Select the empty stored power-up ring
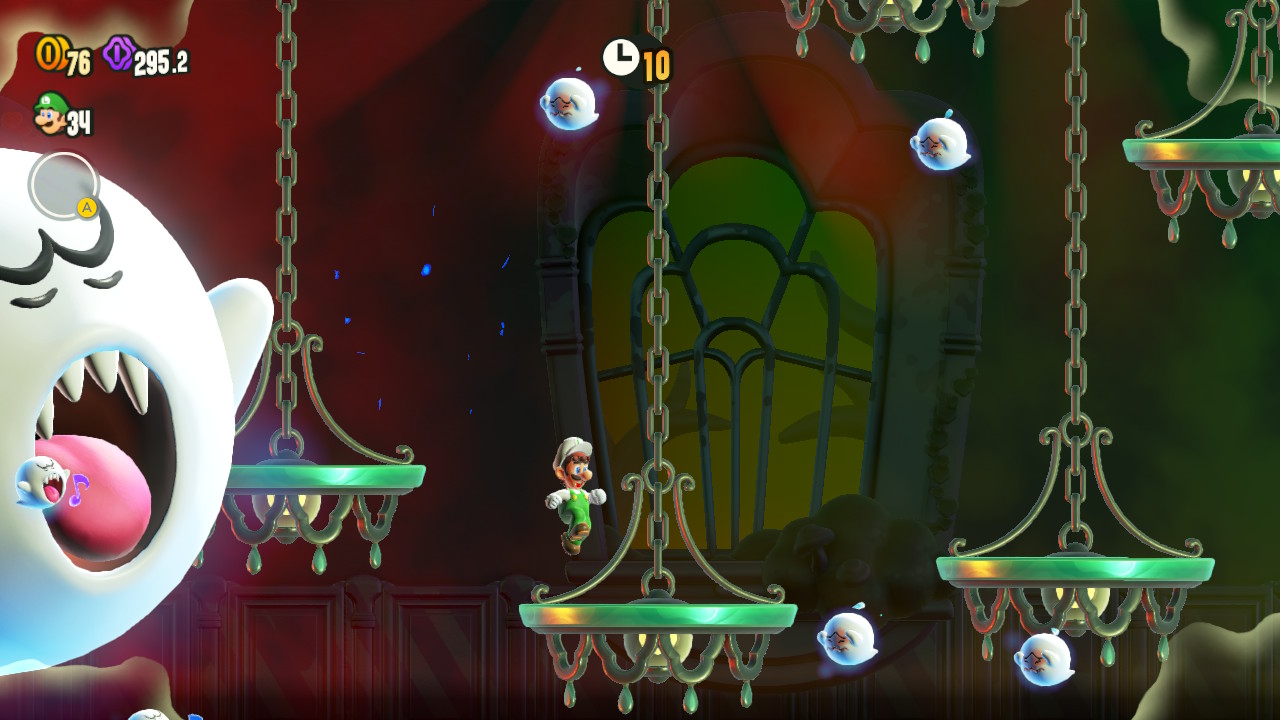Image resolution: width=1280 pixels, height=720 pixels. (63, 185)
